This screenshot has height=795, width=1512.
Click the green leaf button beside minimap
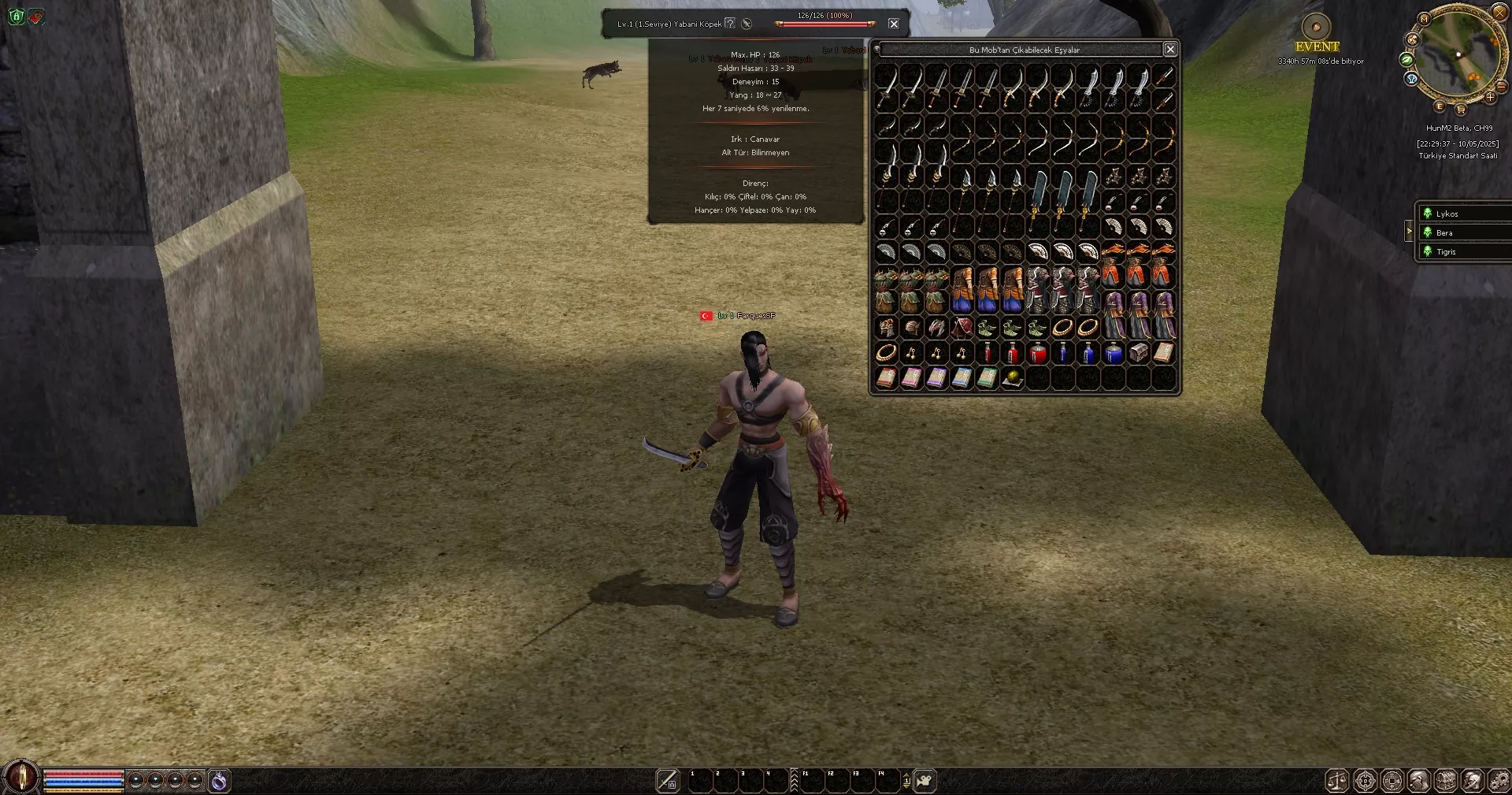click(x=1406, y=59)
